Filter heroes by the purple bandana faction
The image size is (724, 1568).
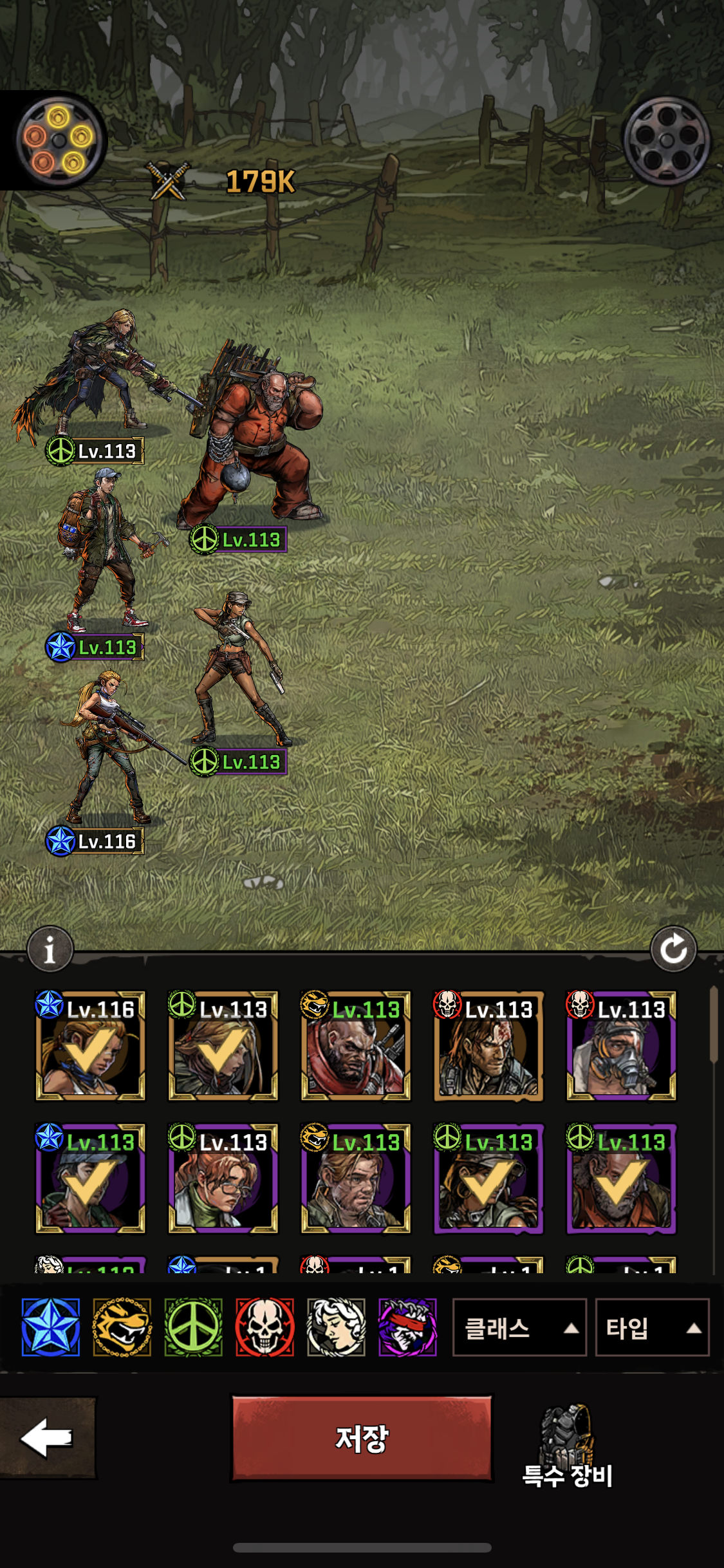tap(407, 1327)
